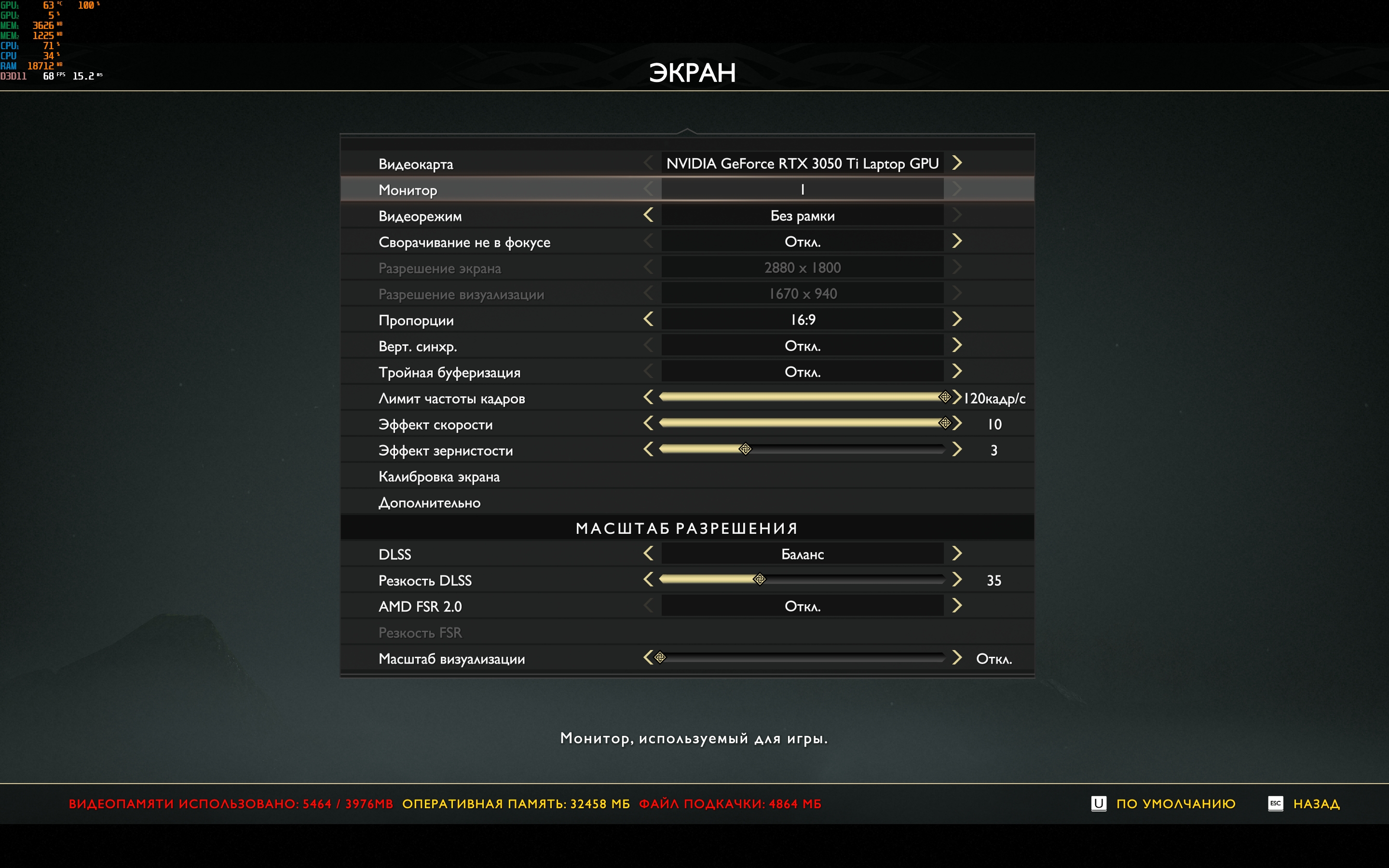1389x868 pixels.
Task: Adjust the Масштаб визуализации slider
Action: tap(661, 658)
